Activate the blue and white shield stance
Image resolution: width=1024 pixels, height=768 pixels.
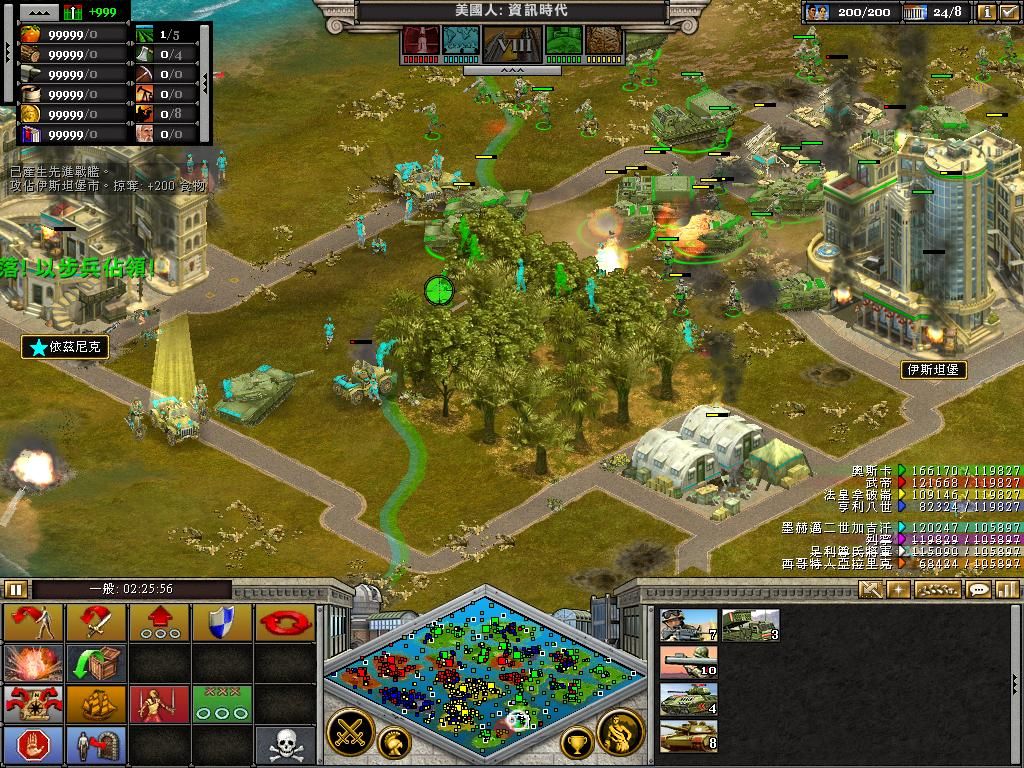(x=222, y=623)
